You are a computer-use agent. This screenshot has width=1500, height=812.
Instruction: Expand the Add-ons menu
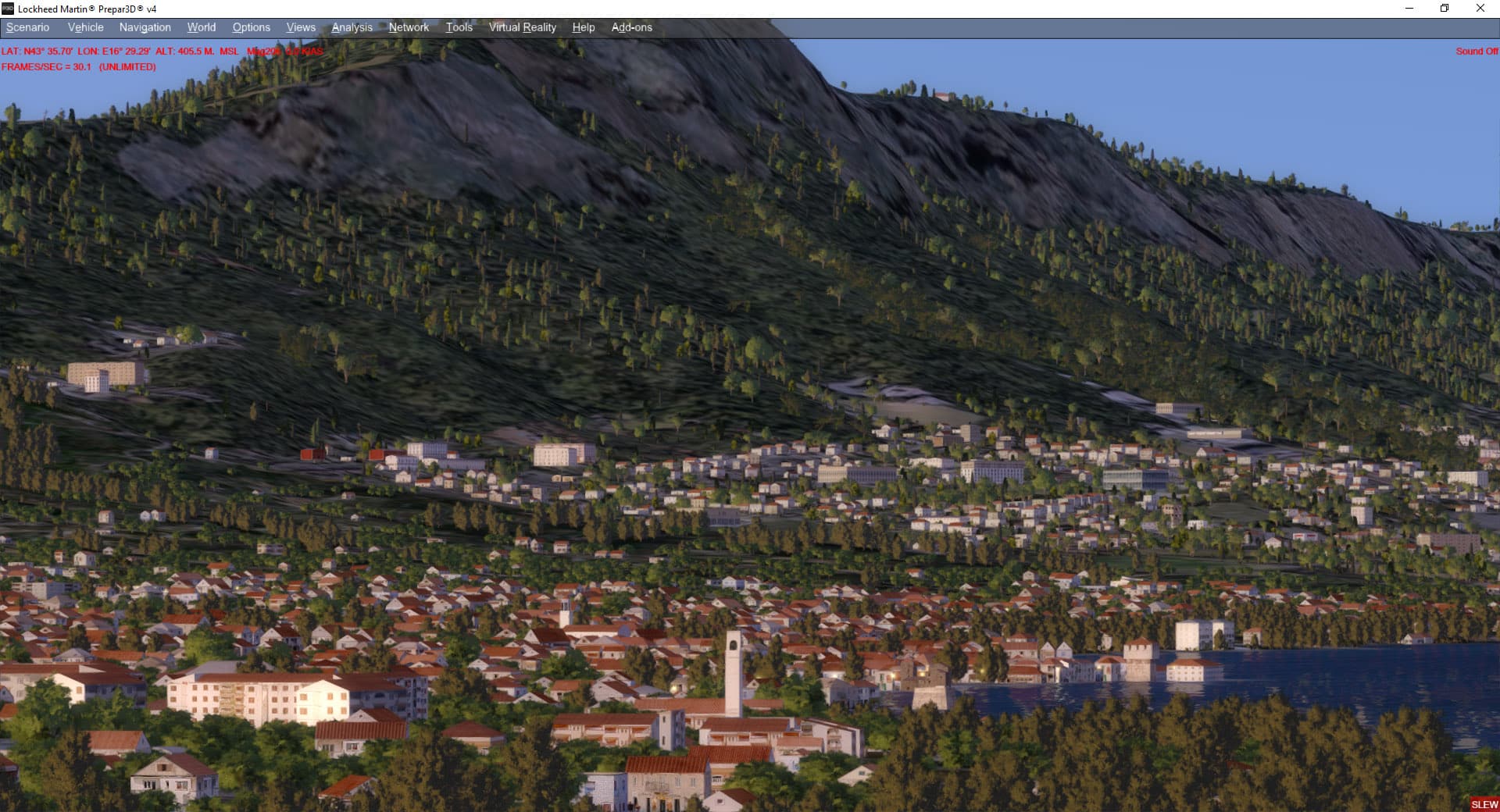[x=631, y=27]
